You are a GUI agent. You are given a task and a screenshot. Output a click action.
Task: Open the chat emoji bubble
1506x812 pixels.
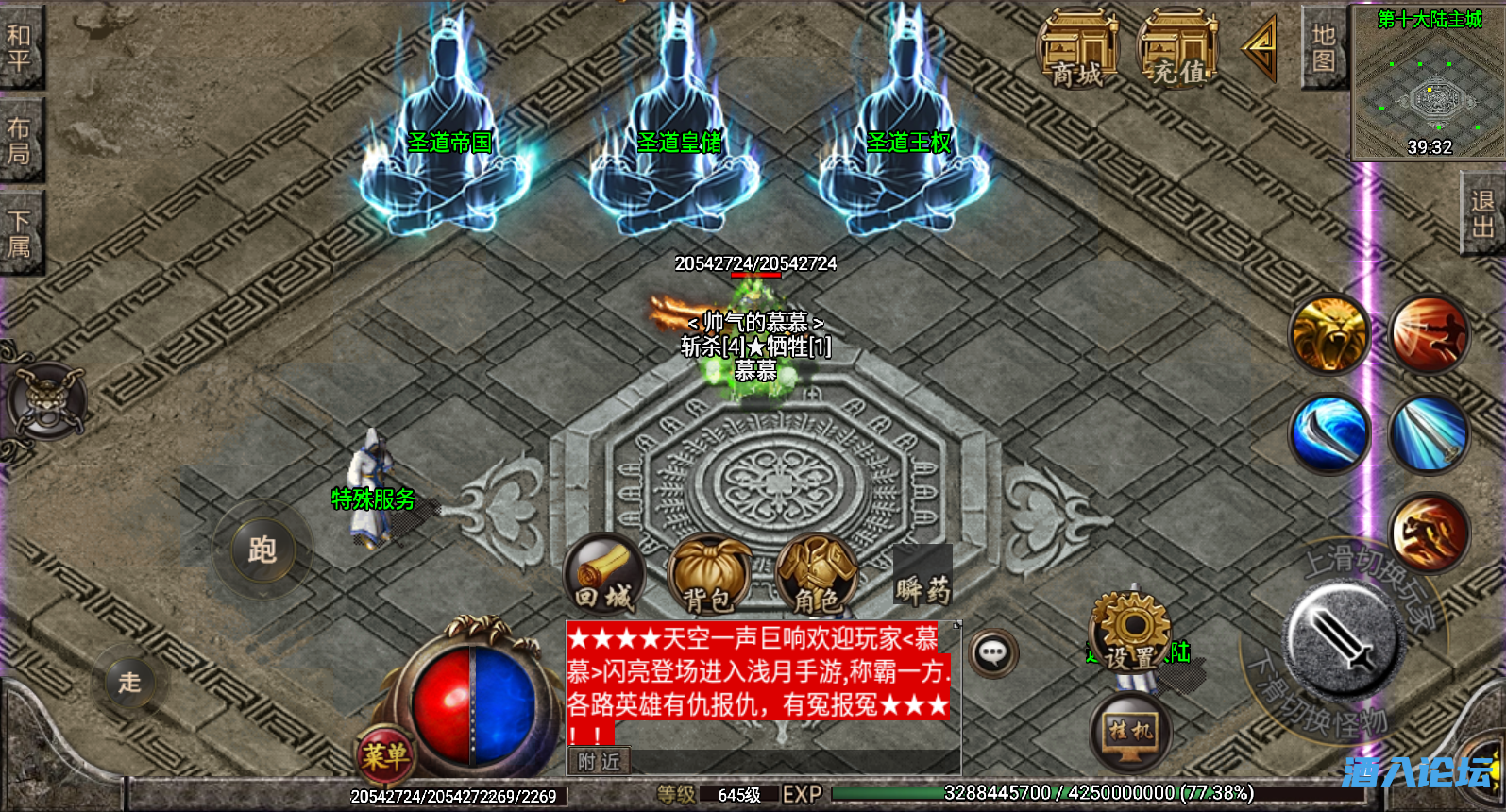click(x=993, y=653)
